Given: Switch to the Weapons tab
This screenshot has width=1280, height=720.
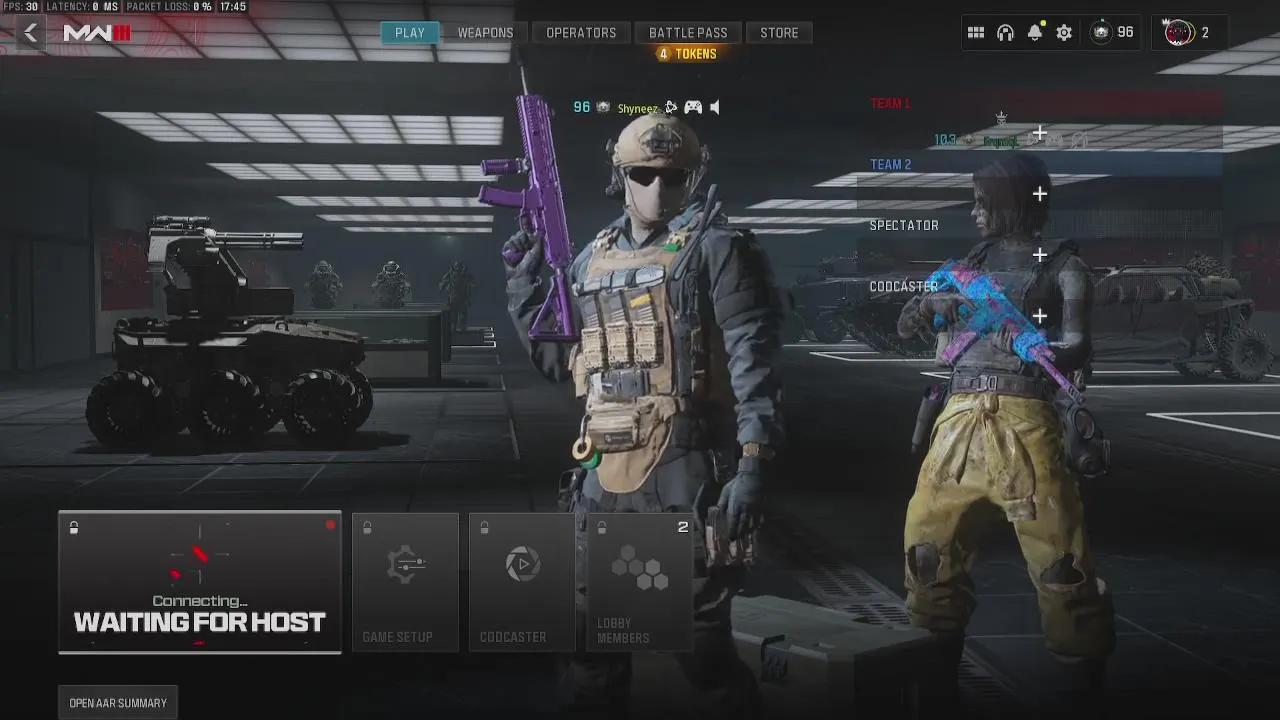Looking at the screenshot, I should 485,32.
